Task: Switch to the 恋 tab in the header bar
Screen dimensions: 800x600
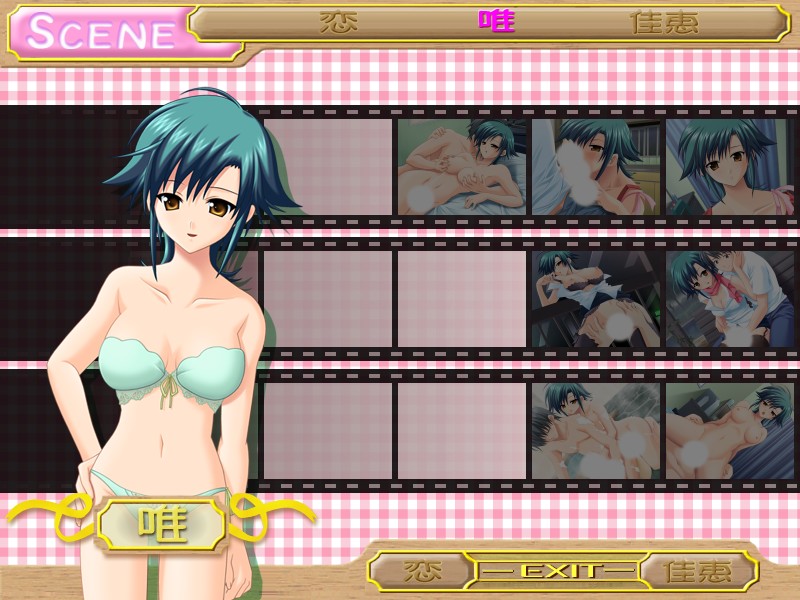Action: point(339,22)
